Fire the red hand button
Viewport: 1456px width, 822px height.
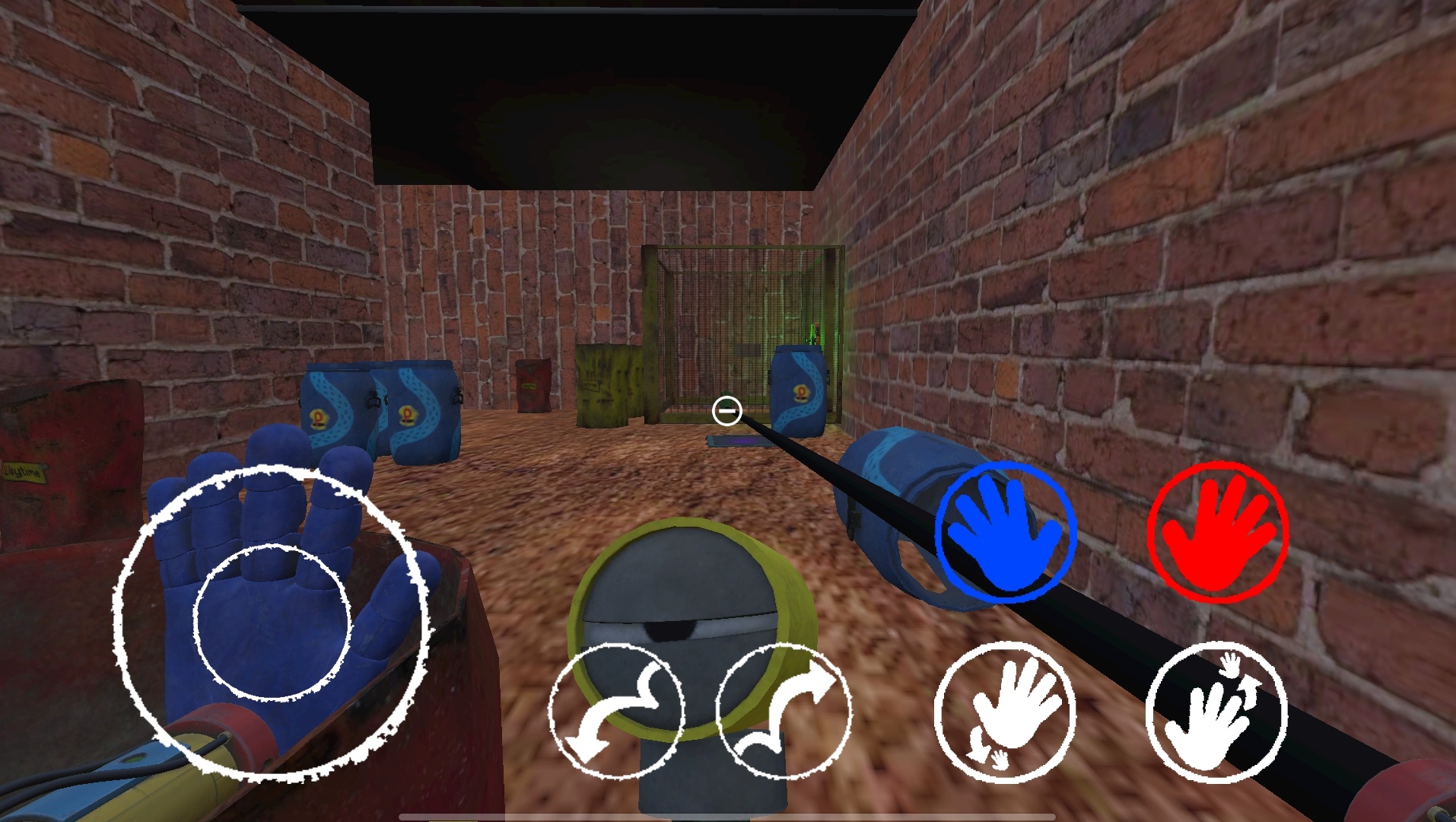(x=1217, y=532)
